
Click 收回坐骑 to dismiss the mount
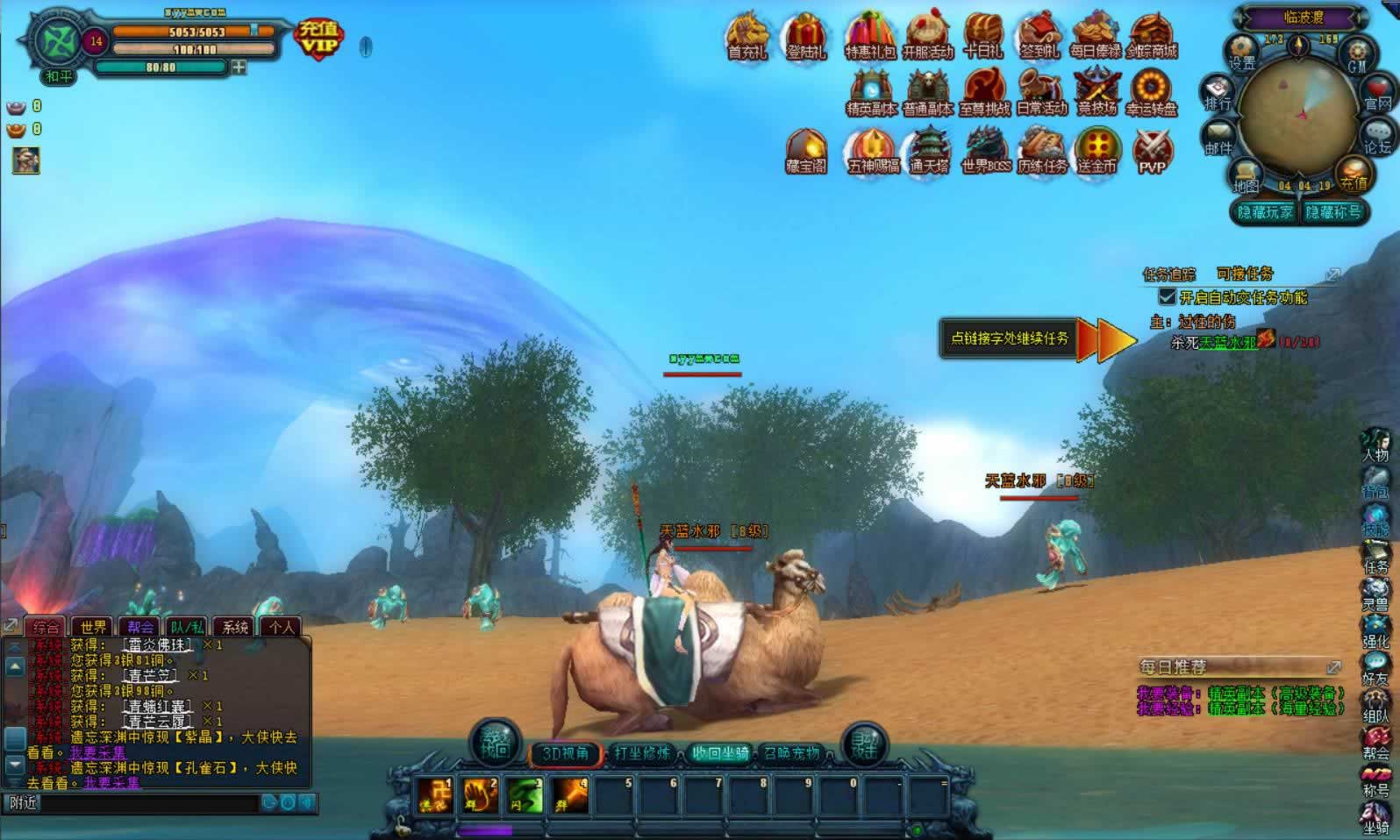coord(719,753)
